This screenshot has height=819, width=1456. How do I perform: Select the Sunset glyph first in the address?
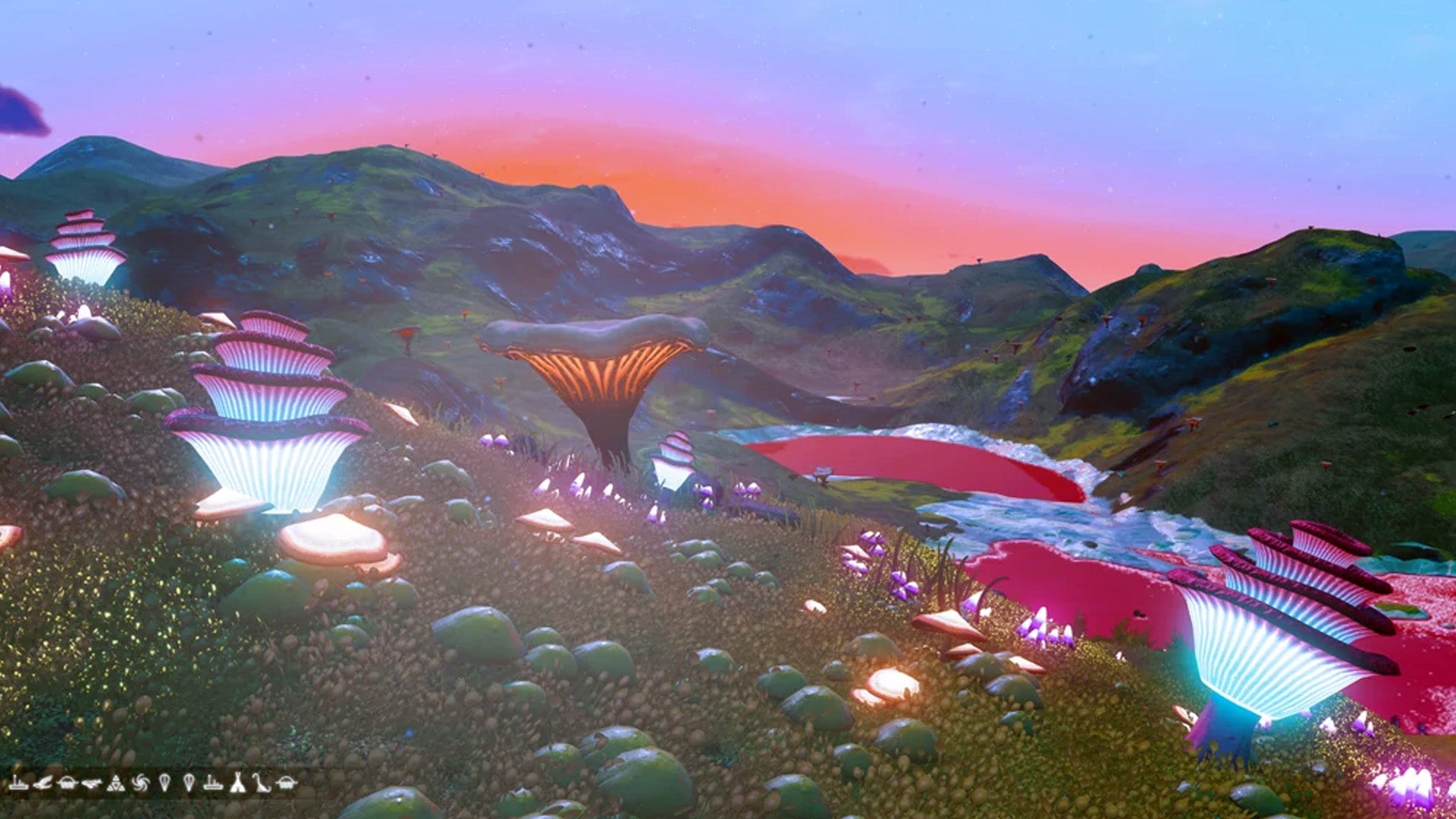click(19, 783)
